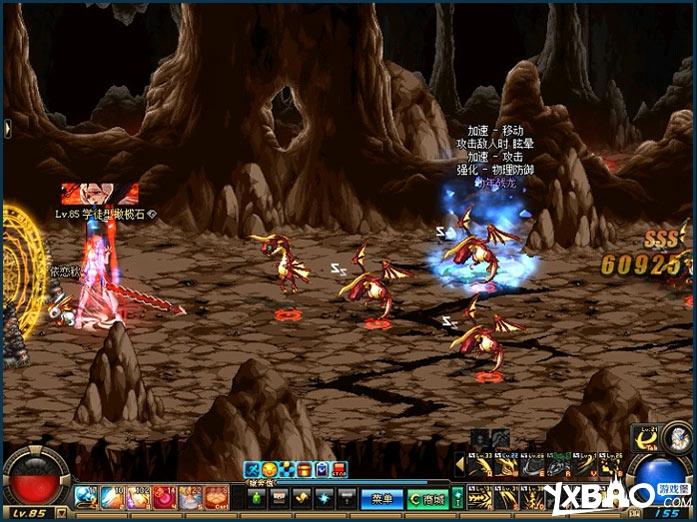Click the crossed tools blue icon
Viewport: 697px width, 522px height.
[252, 469]
